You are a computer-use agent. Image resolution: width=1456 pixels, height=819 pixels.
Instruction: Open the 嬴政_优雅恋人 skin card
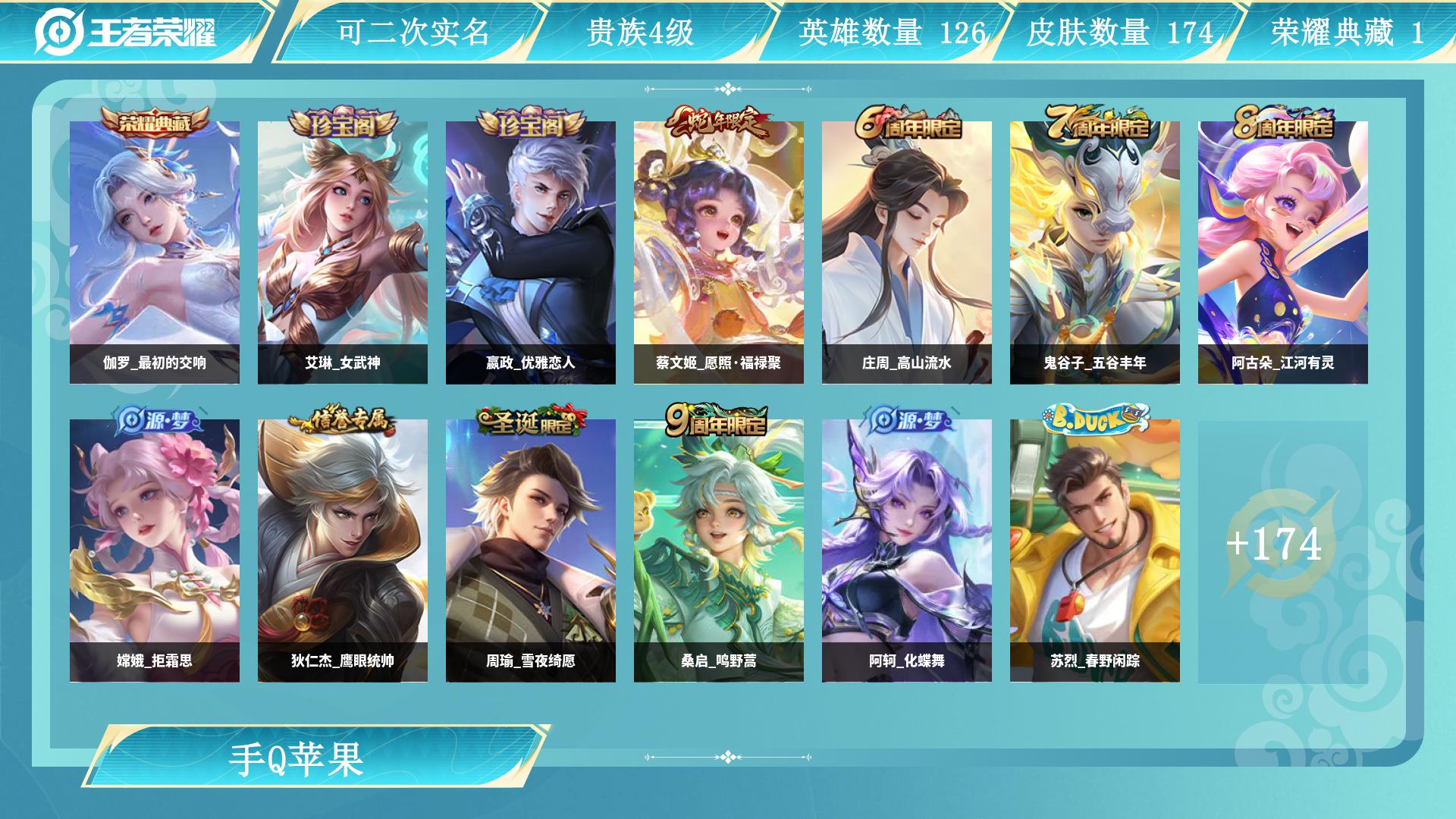[531, 252]
